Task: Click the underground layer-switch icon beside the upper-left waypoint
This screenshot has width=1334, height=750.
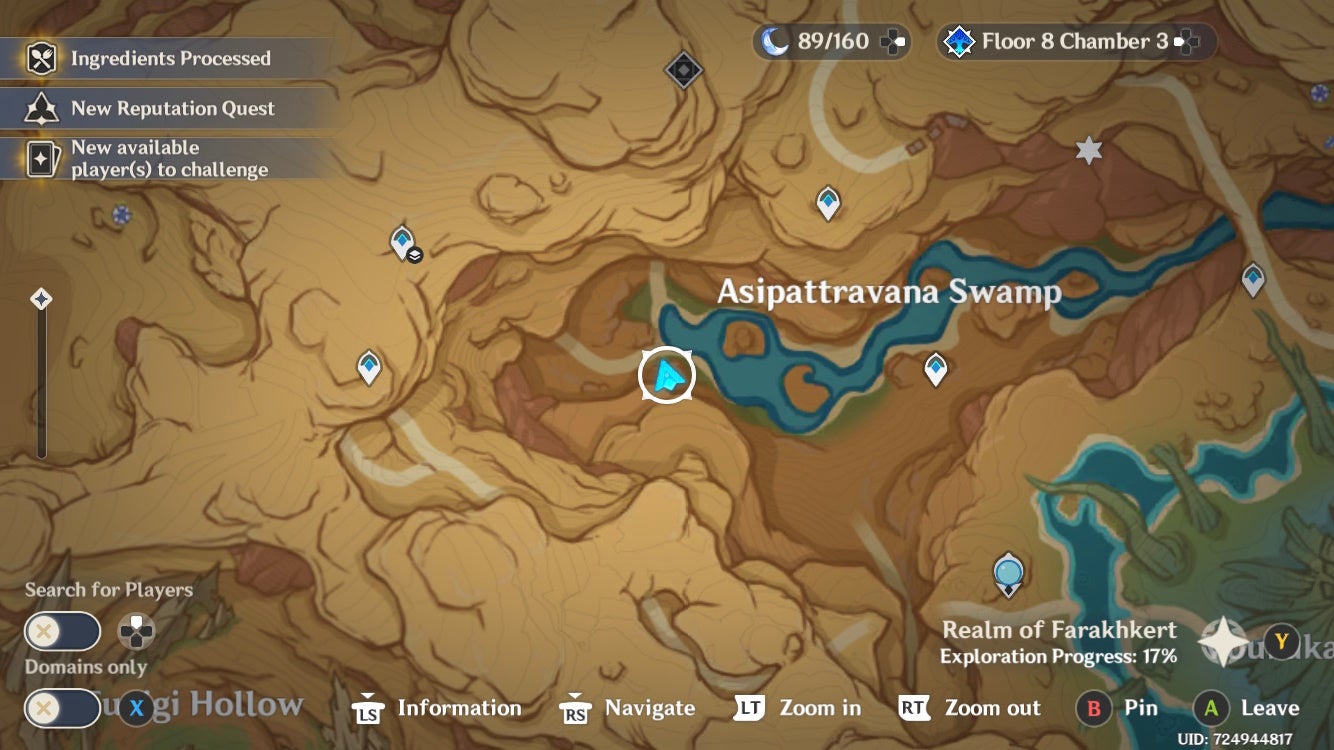Action: (416, 255)
